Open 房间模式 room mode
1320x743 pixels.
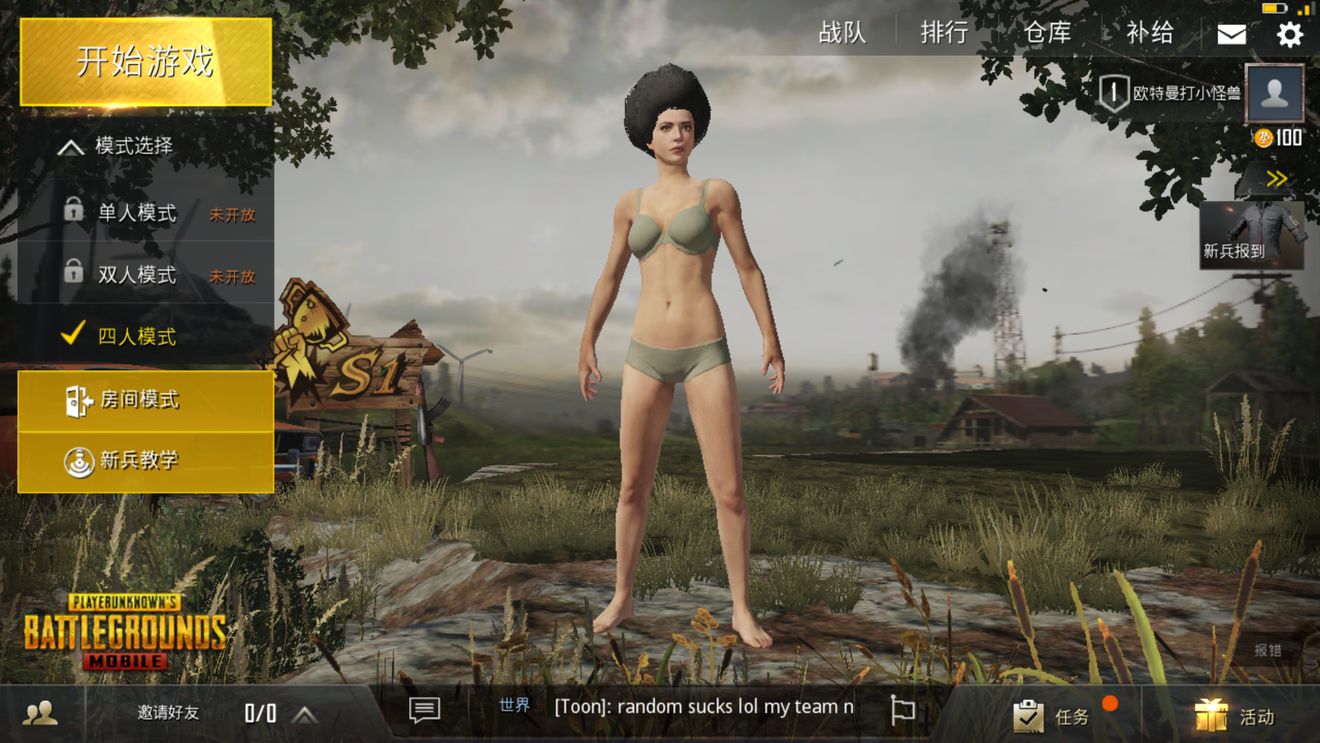click(x=146, y=401)
